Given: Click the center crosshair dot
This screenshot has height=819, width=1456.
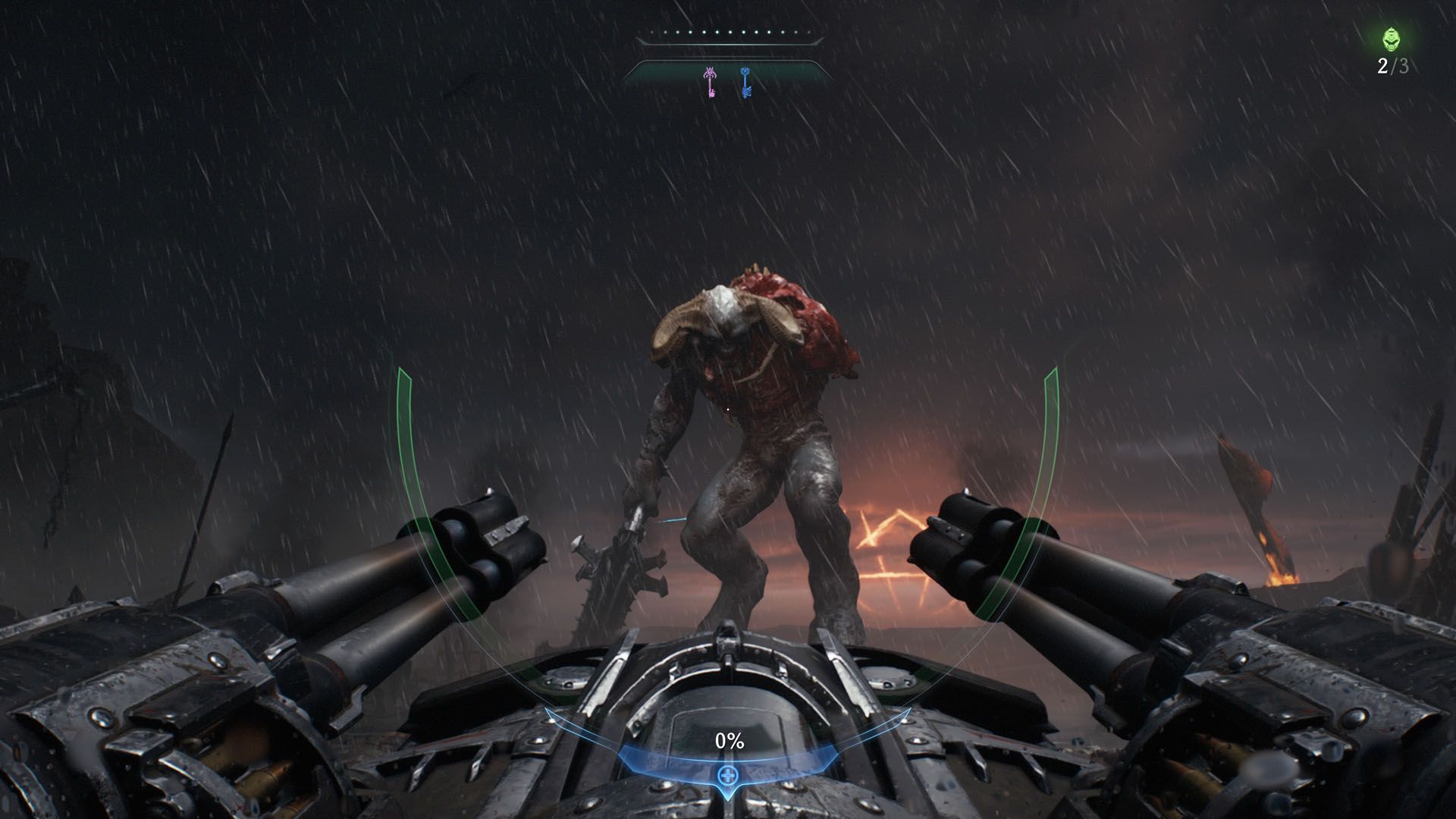Looking at the screenshot, I should pos(726,408).
